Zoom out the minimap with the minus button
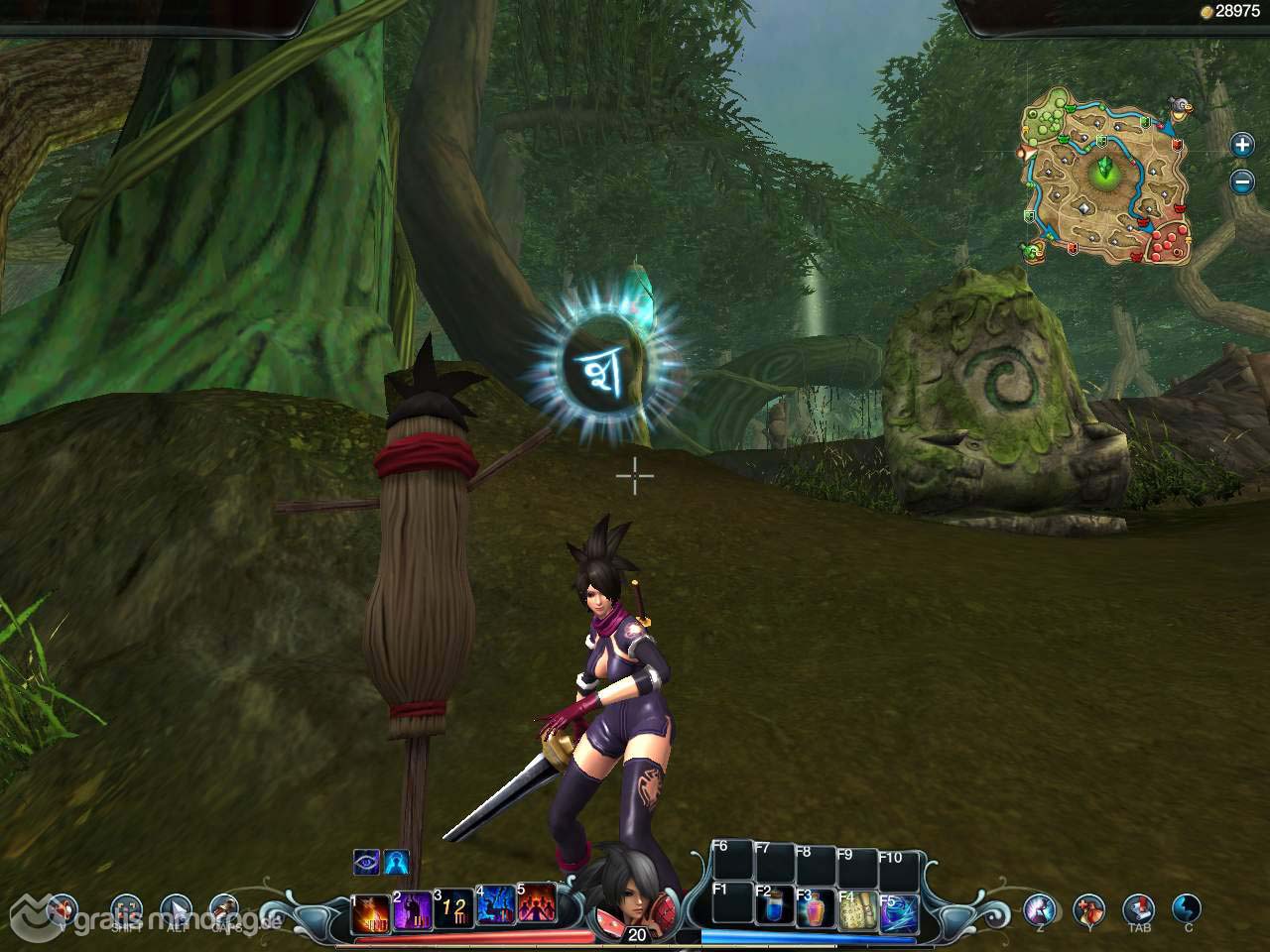The height and width of the screenshot is (952, 1270). pos(1242,181)
